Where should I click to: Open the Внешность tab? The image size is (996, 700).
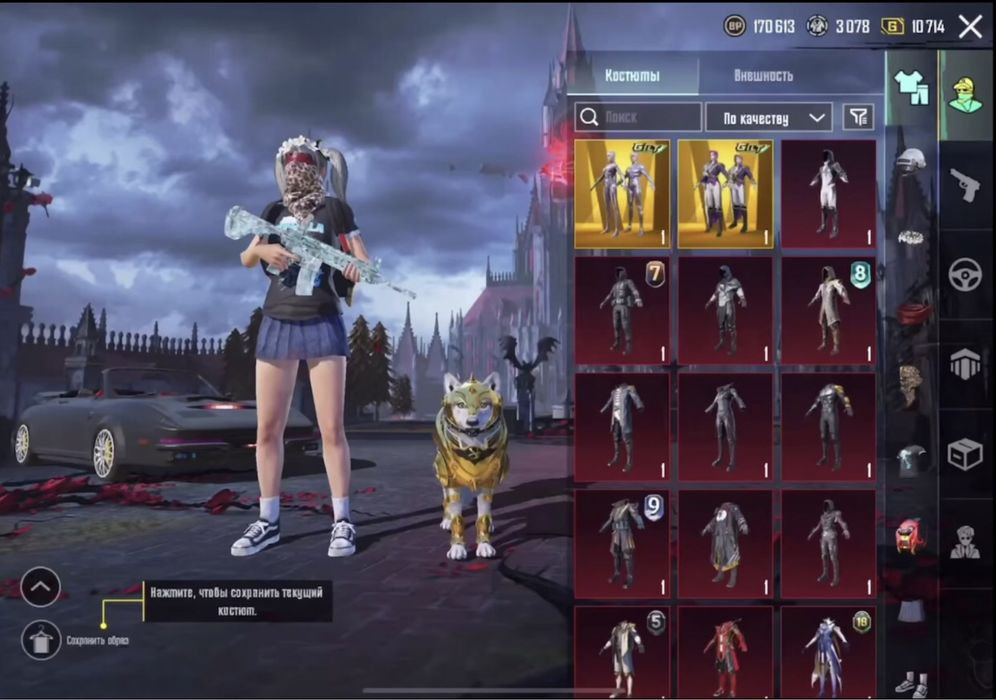pos(763,76)
